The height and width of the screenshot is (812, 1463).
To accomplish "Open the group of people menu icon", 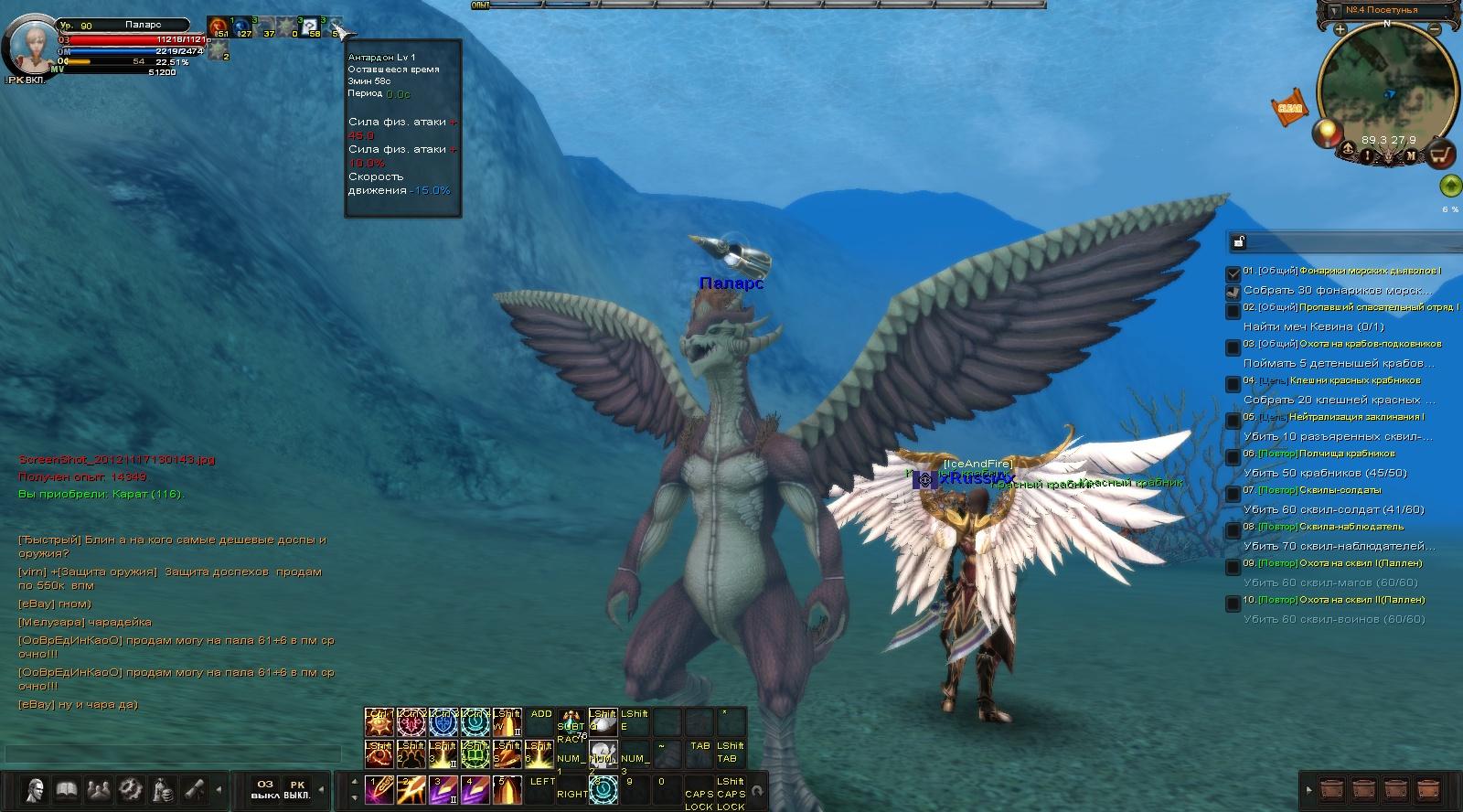I will tap(98, 789).
